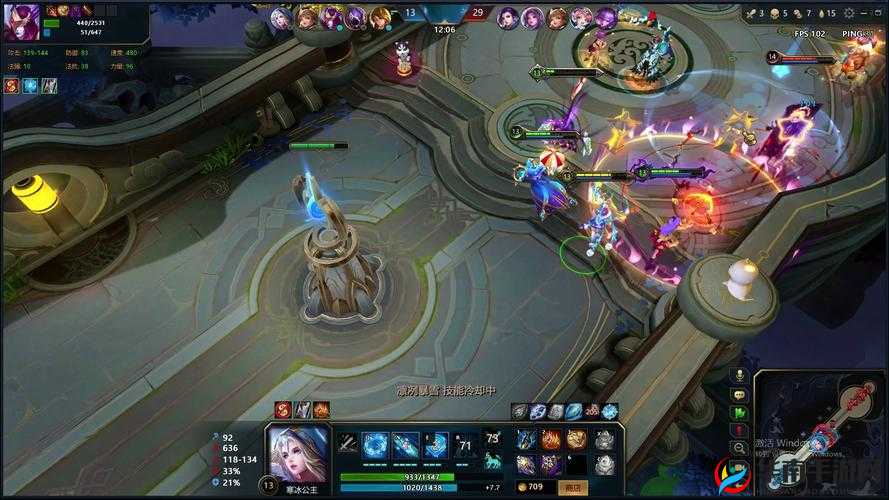Click the selected target's portrait in the corner
This screenshot has height=500, width=889.
coord(20,25)
